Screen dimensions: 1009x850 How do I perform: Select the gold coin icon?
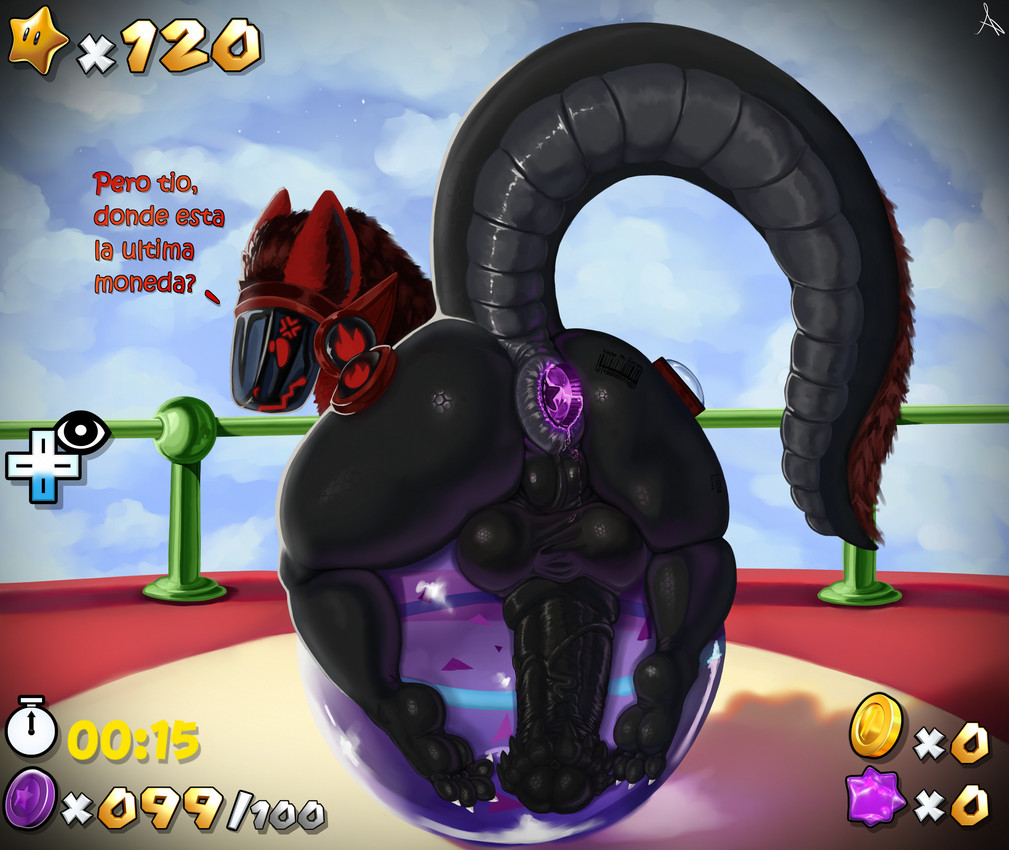[x=876, y=724]
